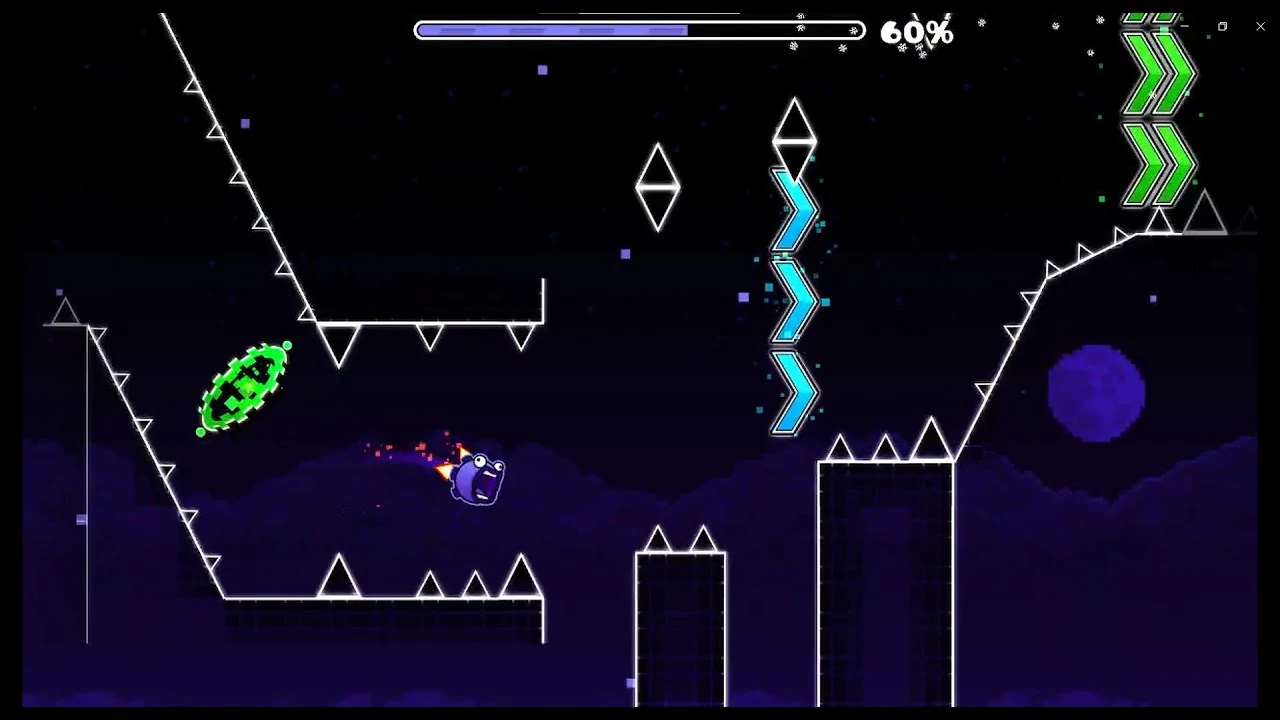Click the spikes atop the center pillar

pos(657,540)
